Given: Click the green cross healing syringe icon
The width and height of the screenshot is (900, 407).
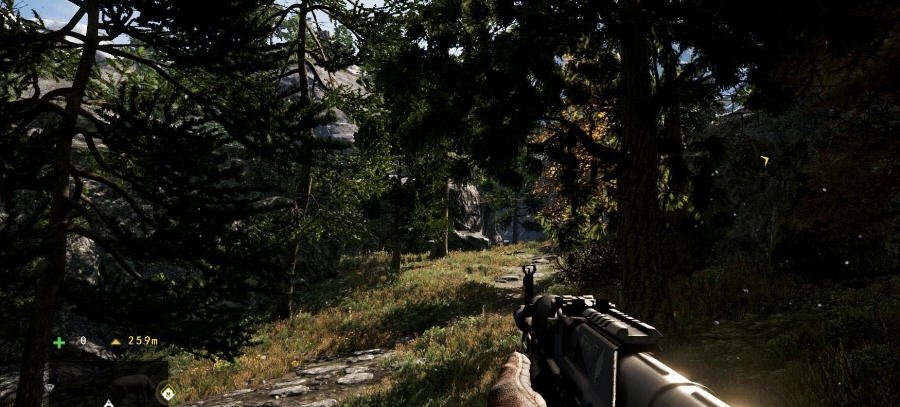Looking at the screenshot, I should (x=59, y=342).
